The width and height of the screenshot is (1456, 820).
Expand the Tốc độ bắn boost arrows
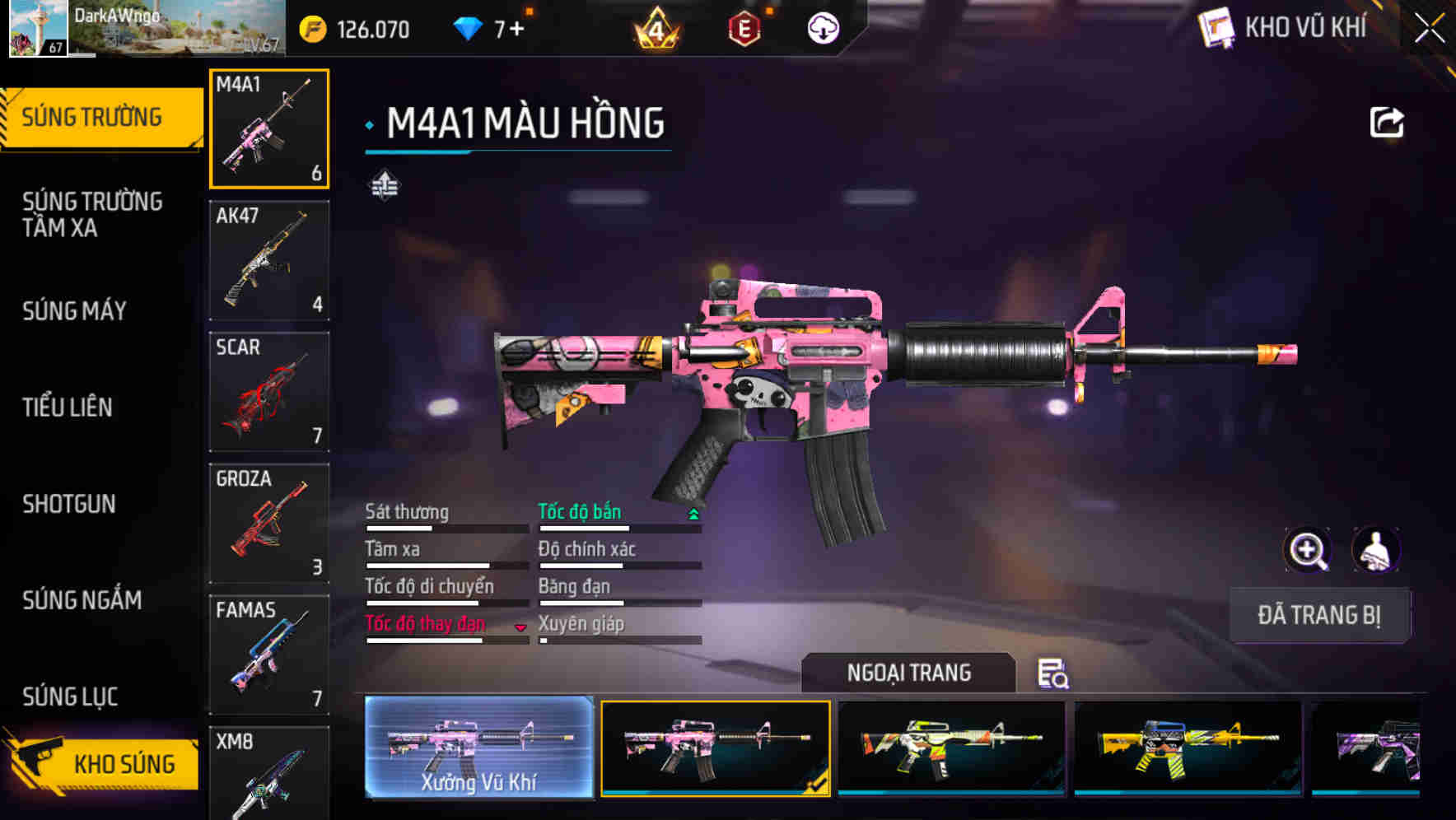(693, 516)
